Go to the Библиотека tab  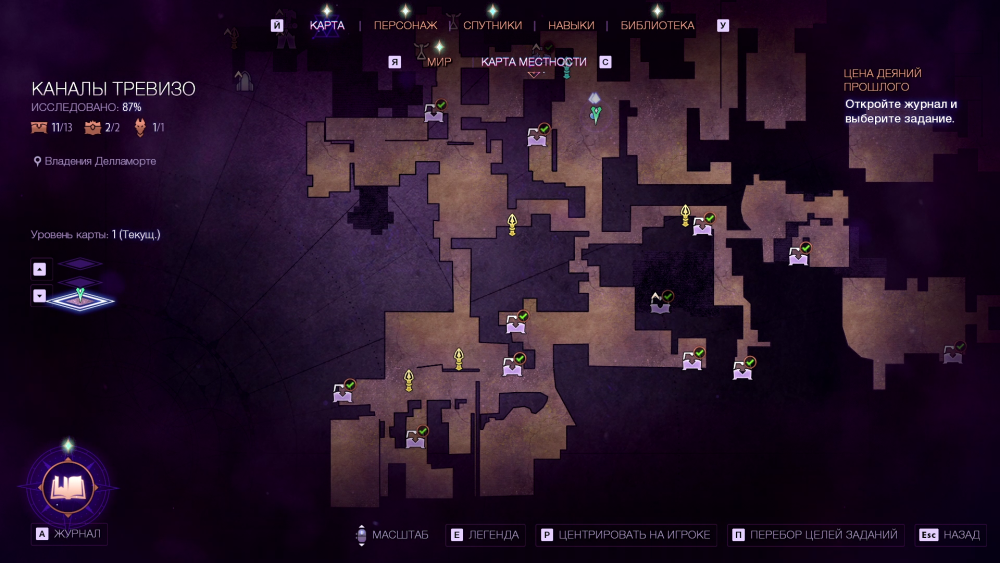pos(657,25)
